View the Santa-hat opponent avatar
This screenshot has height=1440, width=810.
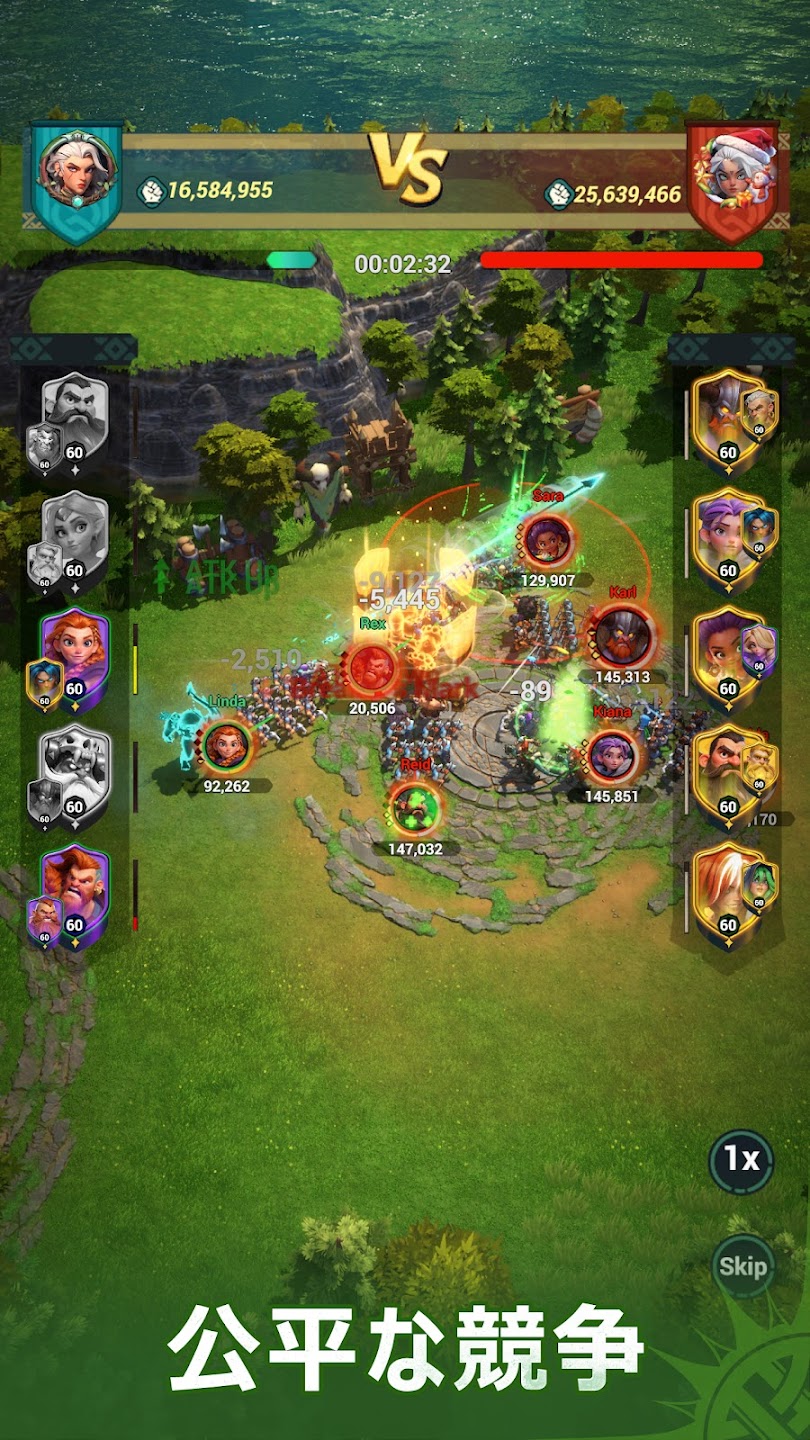point(731,170)
